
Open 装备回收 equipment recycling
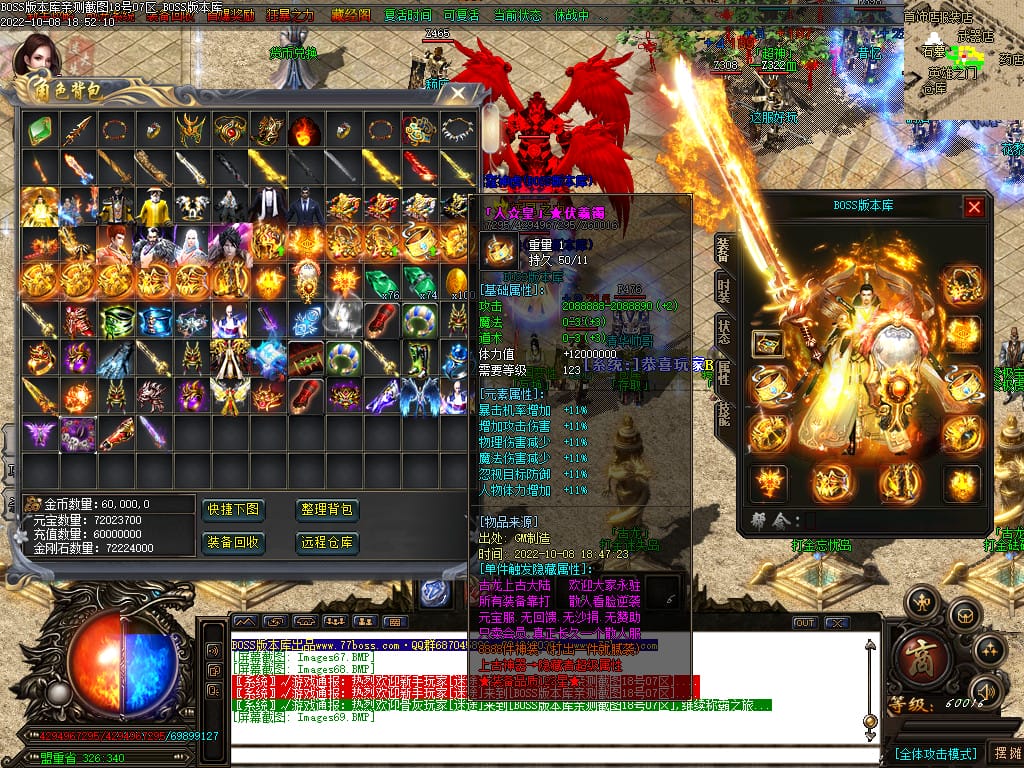[233, 542]
